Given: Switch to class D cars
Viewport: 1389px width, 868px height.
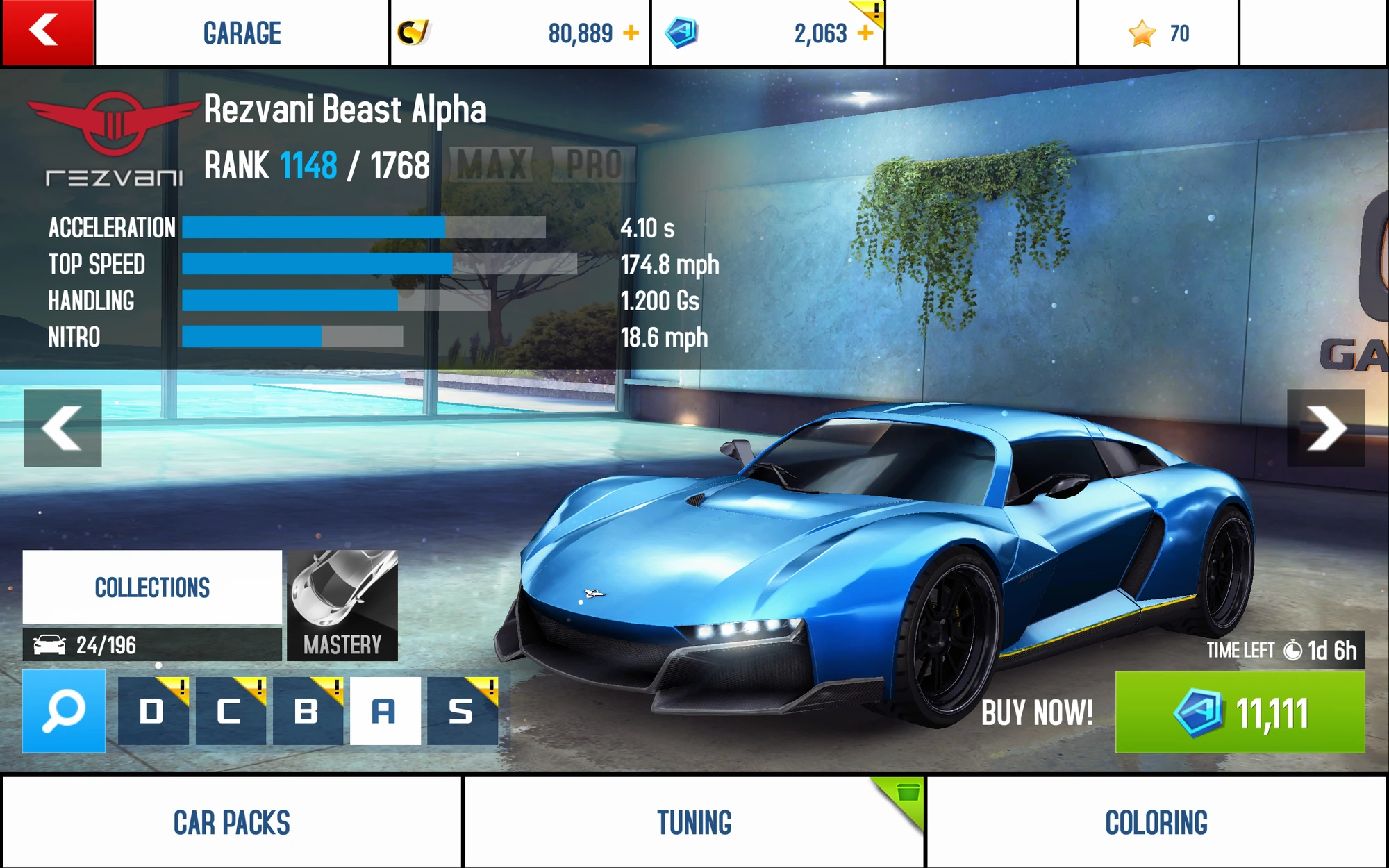Looking at the screenshot, I should click(153, 711).
